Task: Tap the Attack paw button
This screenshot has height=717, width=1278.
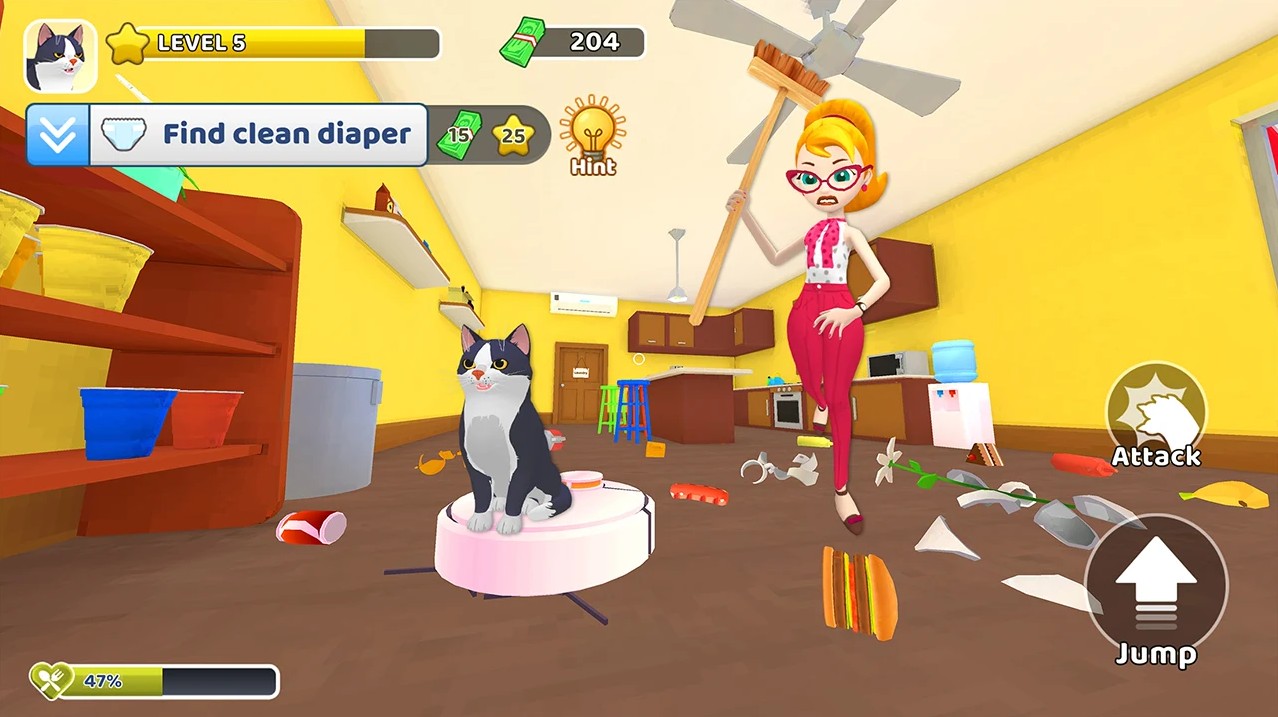Action: 1156,411
